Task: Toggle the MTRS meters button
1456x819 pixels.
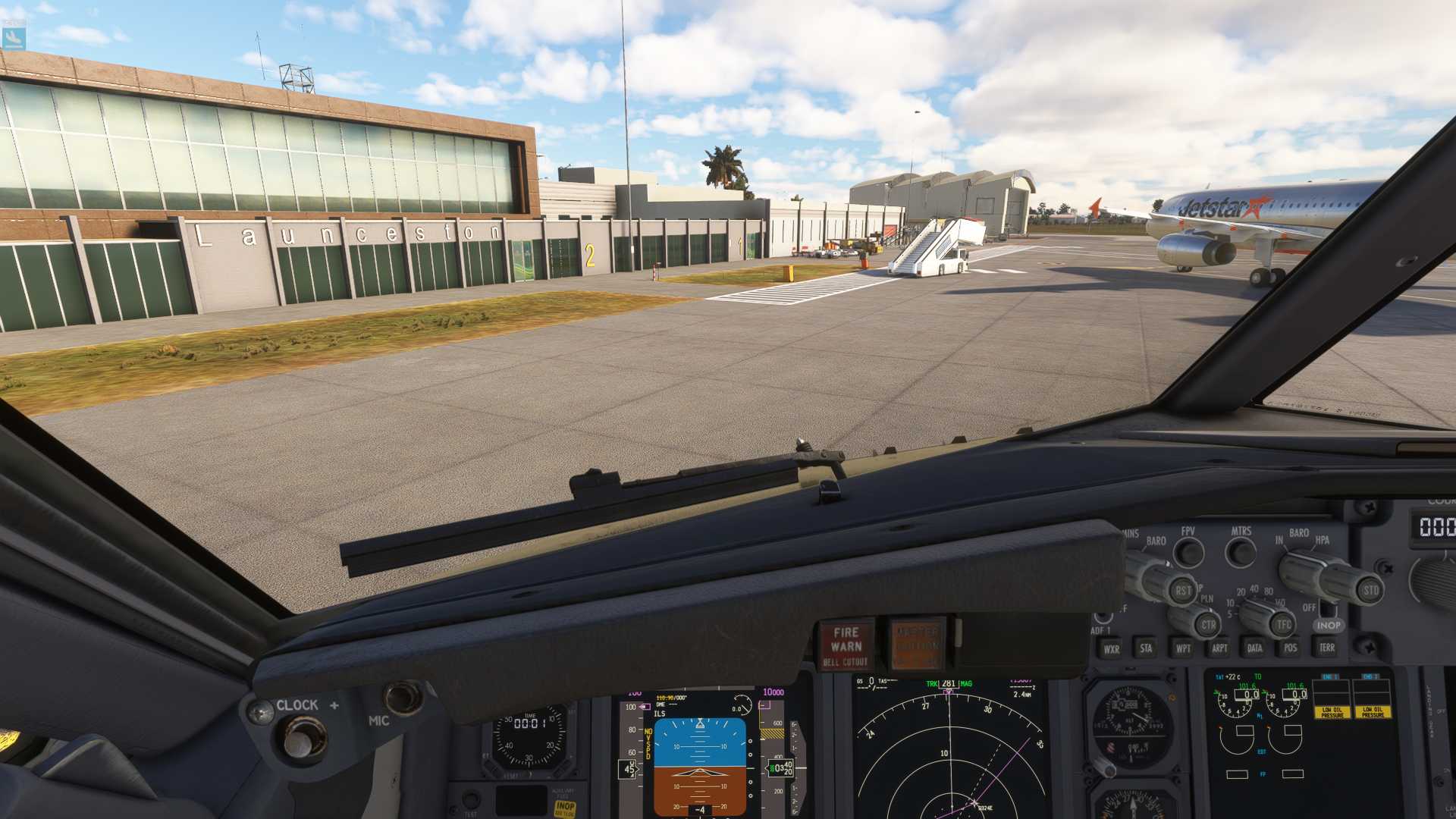Action: (x=1241, y=552)
